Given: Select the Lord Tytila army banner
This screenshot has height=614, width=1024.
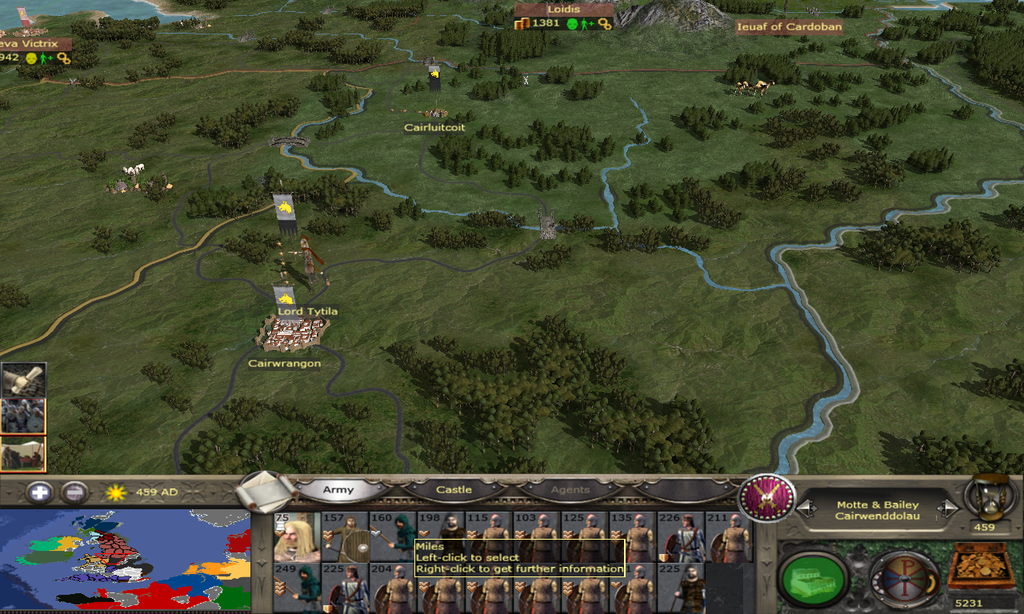Looking at the screenshot, I should pyautogui.click(x=284, y=297).
